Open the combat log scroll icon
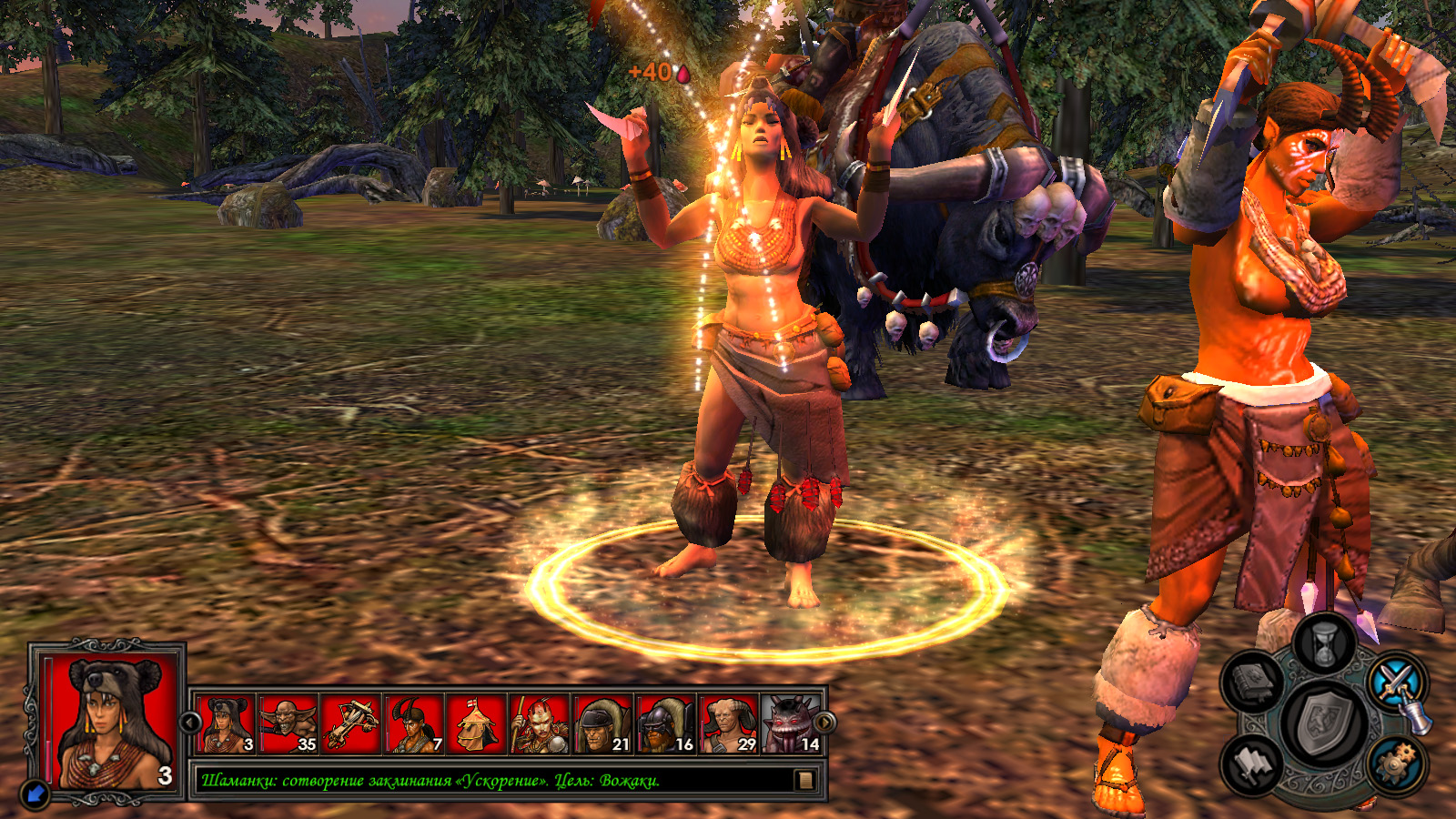The width and height of the screenshot is (1456, 819). tap(804, 780)
